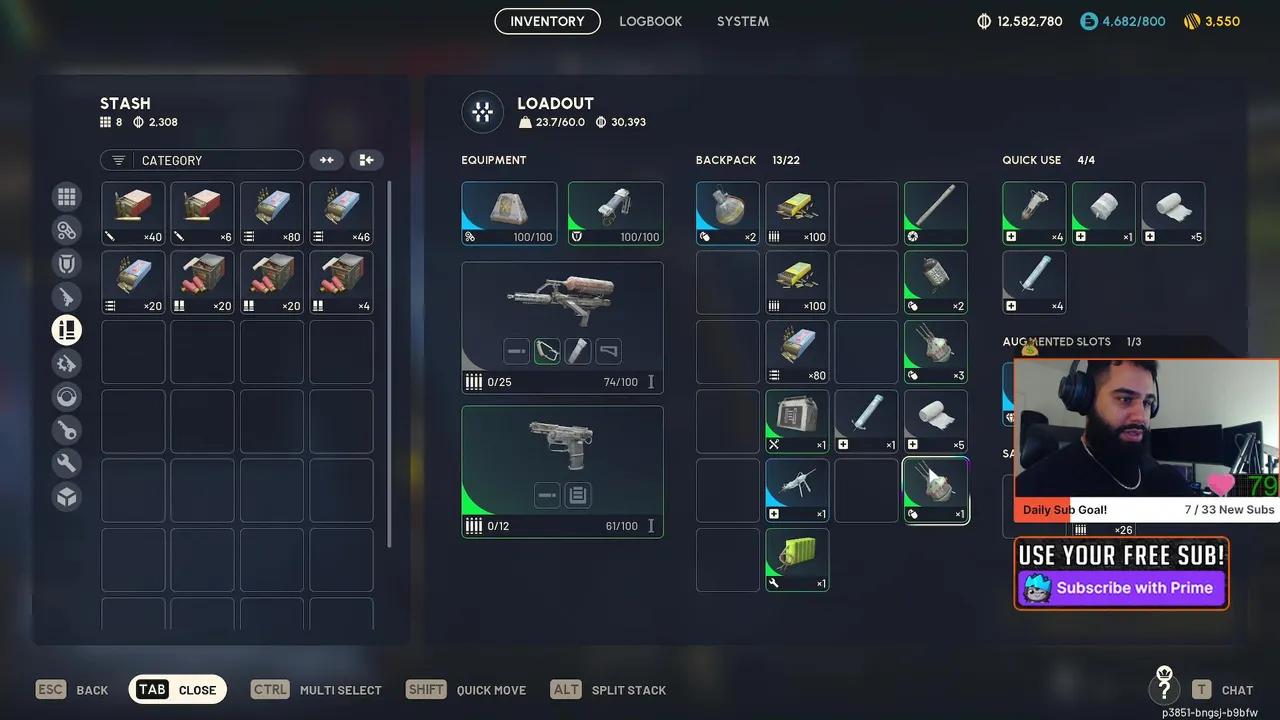Go back using the Back button
Image resolution: width=1280 pixels, height=720 pixels.
tap(73, 690)
